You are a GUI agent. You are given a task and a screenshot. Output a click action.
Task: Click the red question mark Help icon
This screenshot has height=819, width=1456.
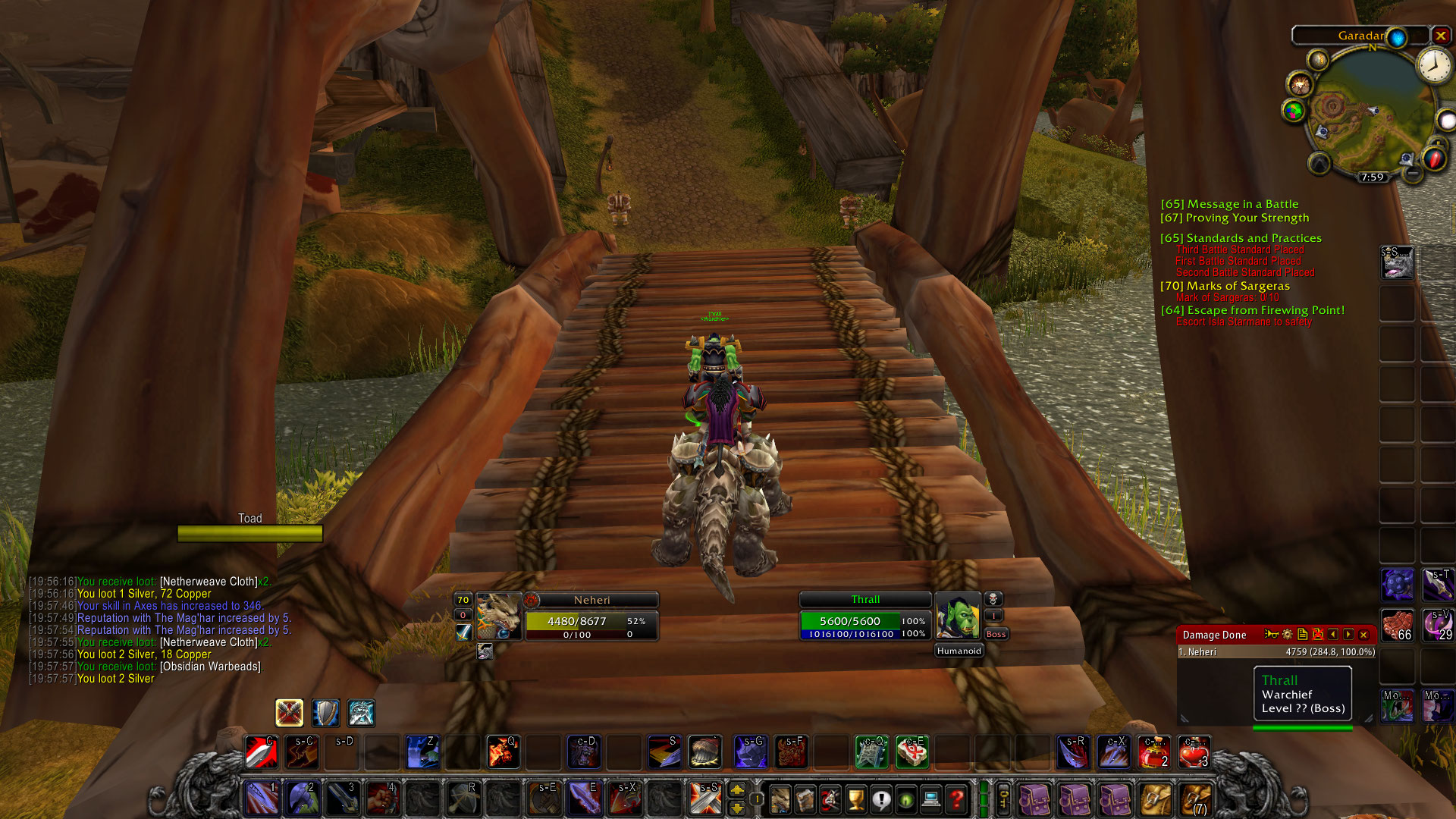tap(955, 800)
